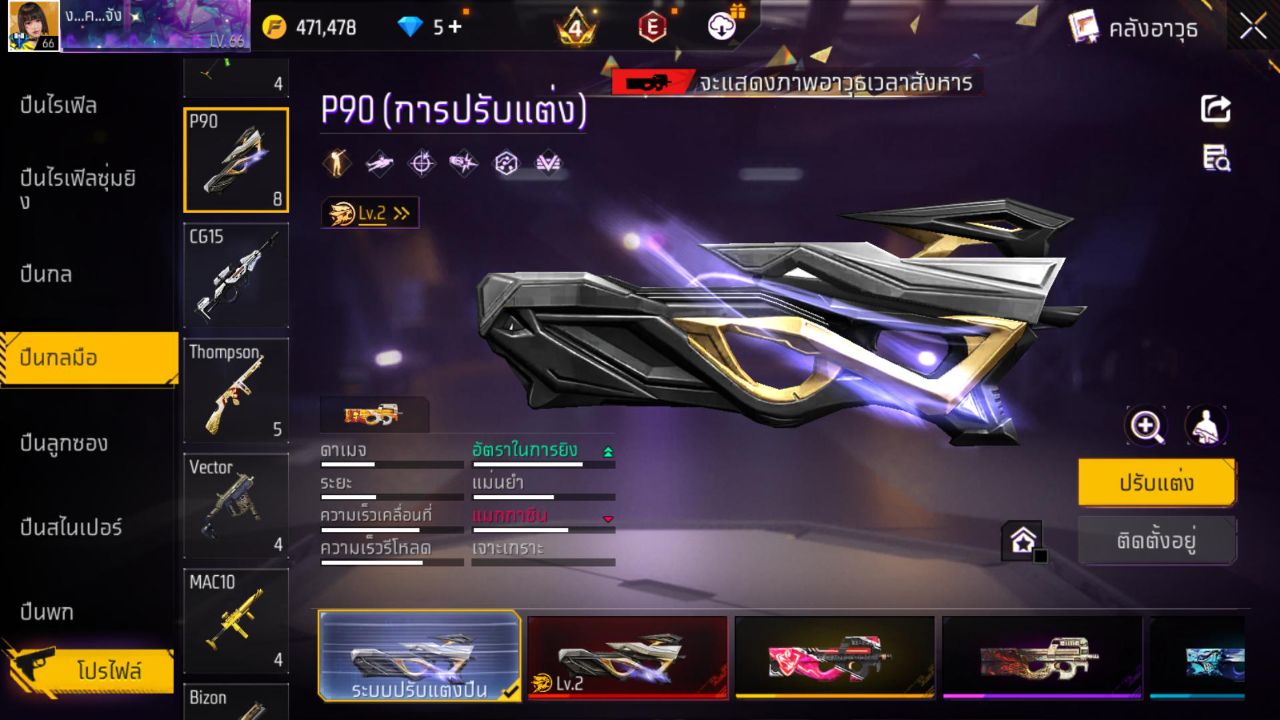Image resolution: width=1280 pixels, height=720 pixels.
Task: Expand Lv.2 skin details via double chevron
Action: click(398, 212)
